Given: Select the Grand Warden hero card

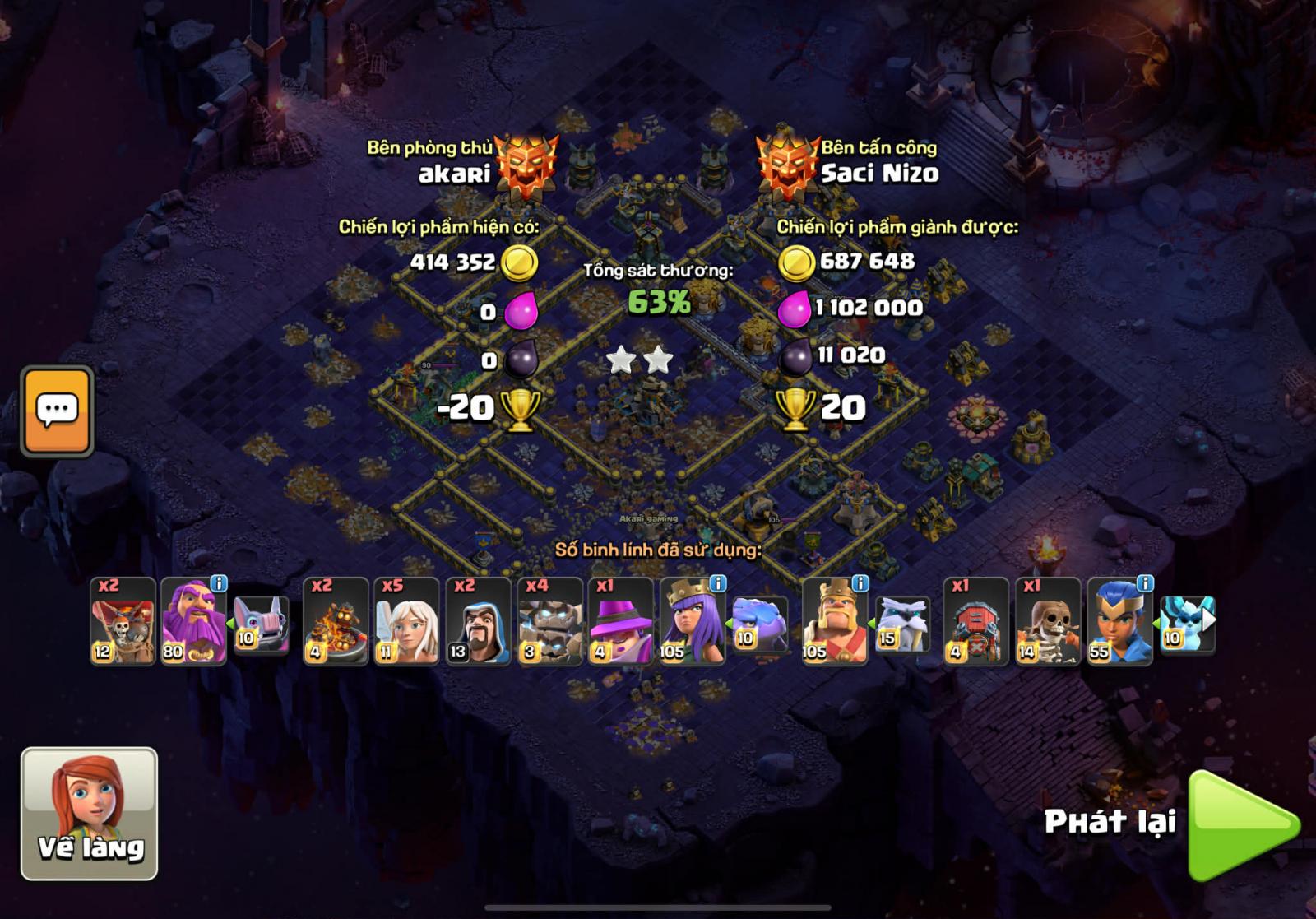Looking at the screenshot, I should [192, 621].
